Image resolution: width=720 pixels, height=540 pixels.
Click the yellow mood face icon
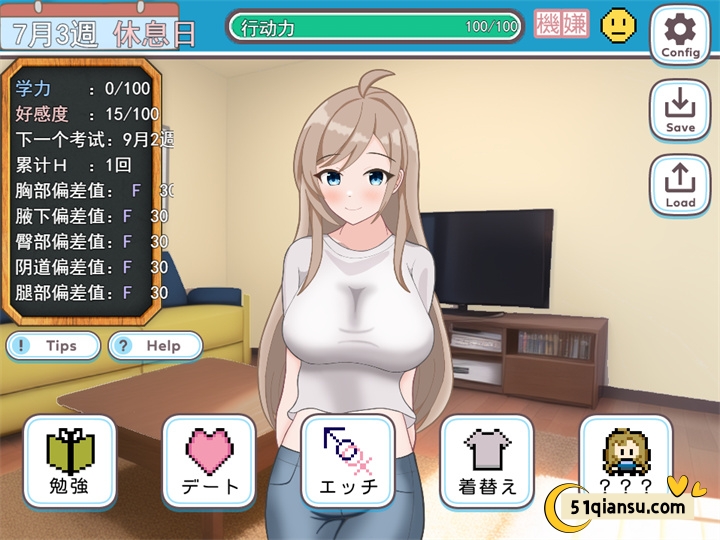(618, 25)
